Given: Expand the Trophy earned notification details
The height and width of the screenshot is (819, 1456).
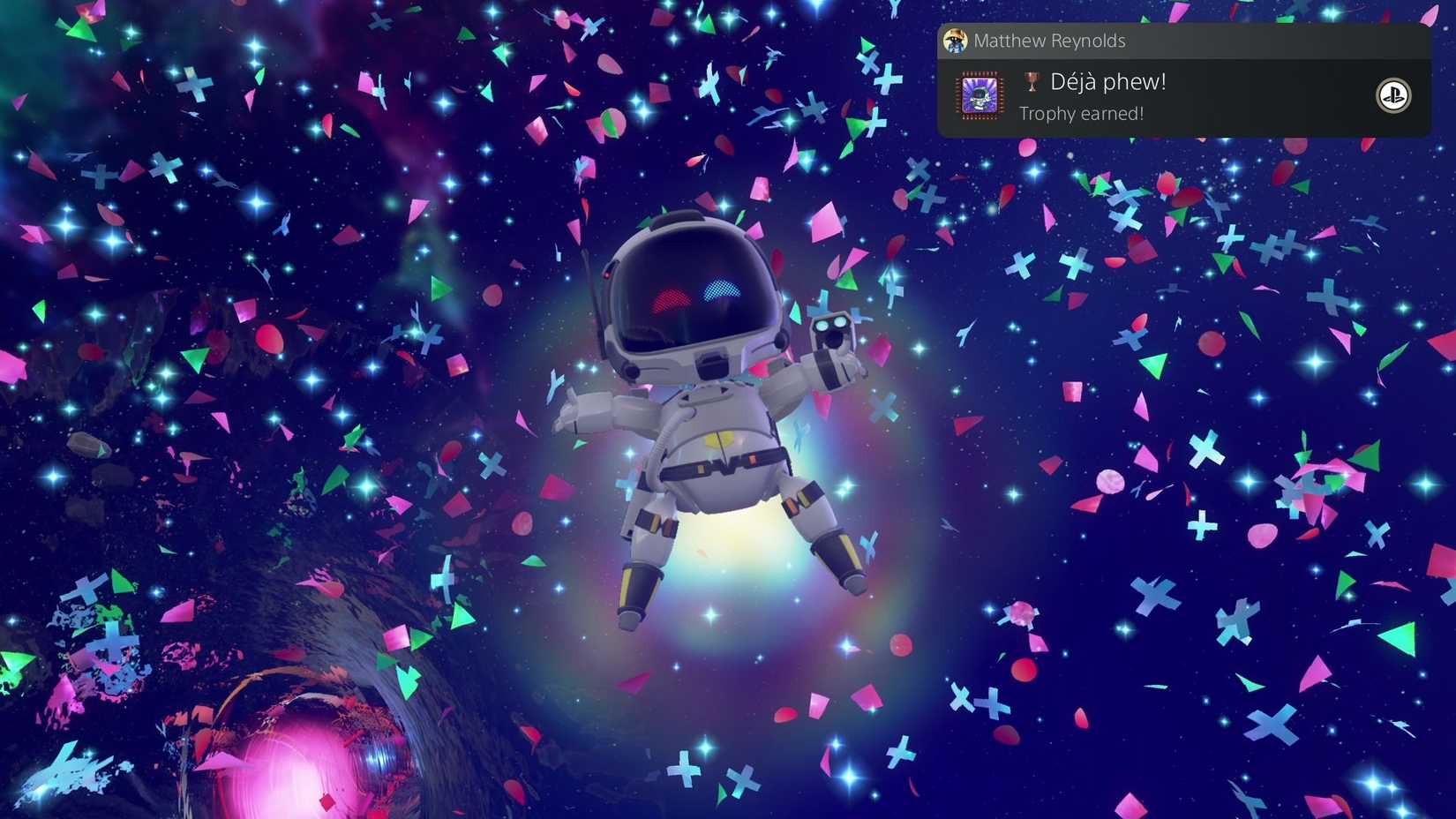Looking at the screenshot, I should [1081, 113].
